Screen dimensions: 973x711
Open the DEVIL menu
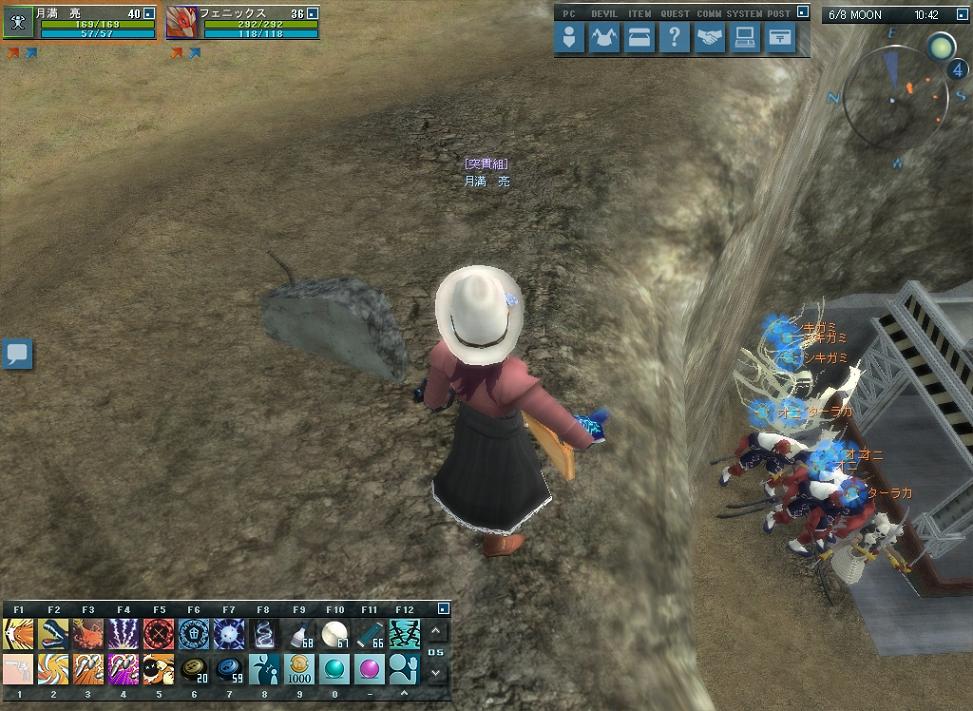(x=604, y=38)
